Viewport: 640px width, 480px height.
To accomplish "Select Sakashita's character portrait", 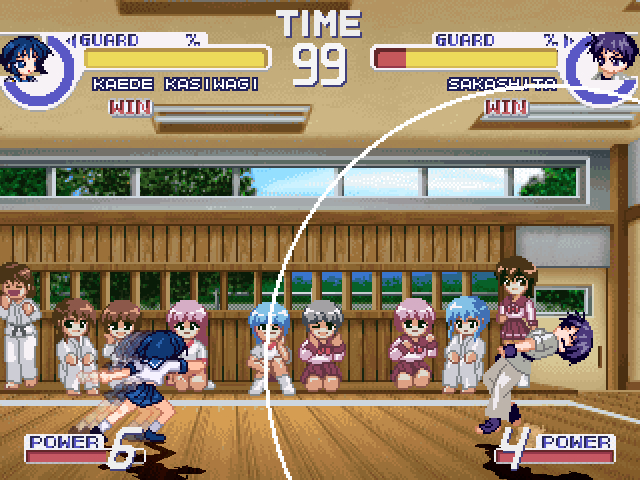I will tap(603, 62).
